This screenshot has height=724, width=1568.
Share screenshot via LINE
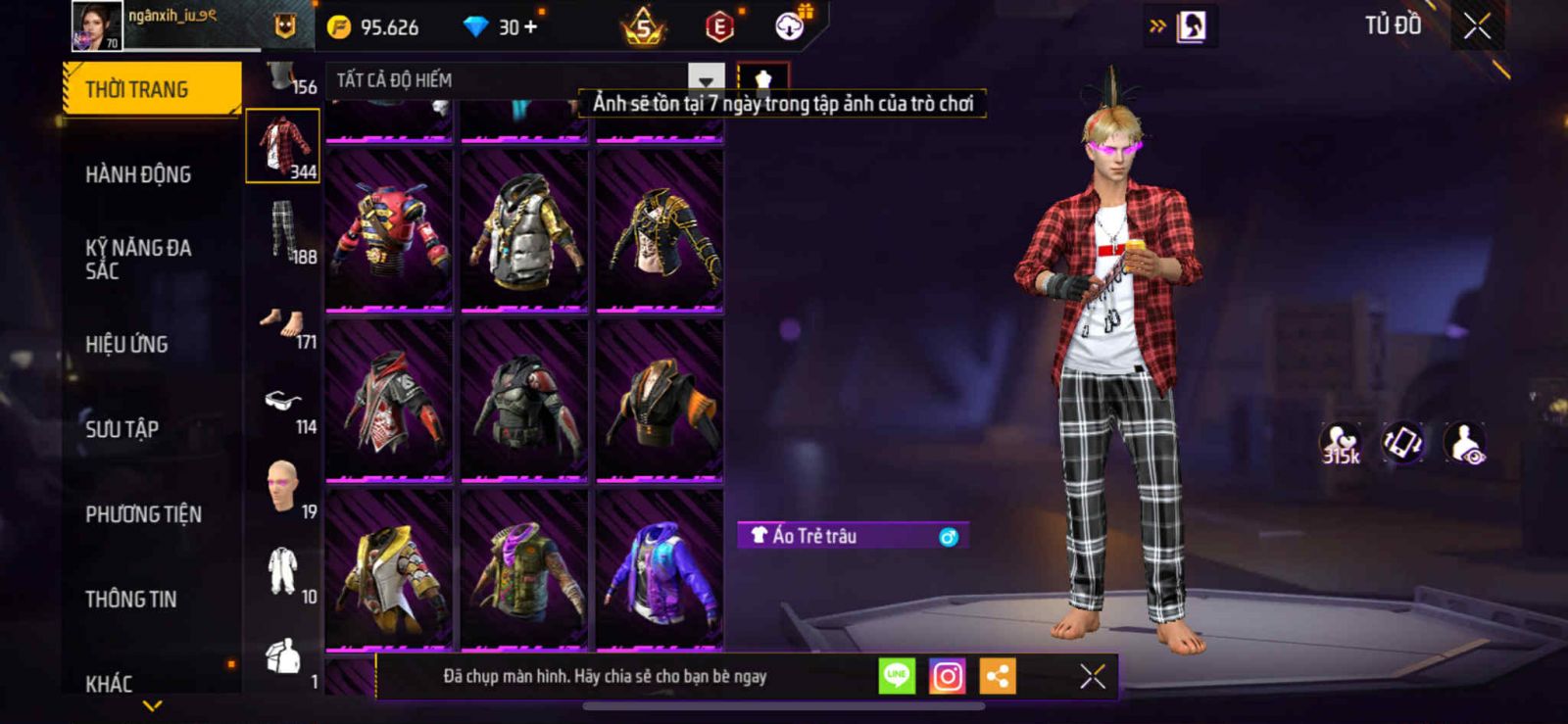[896, 676]
